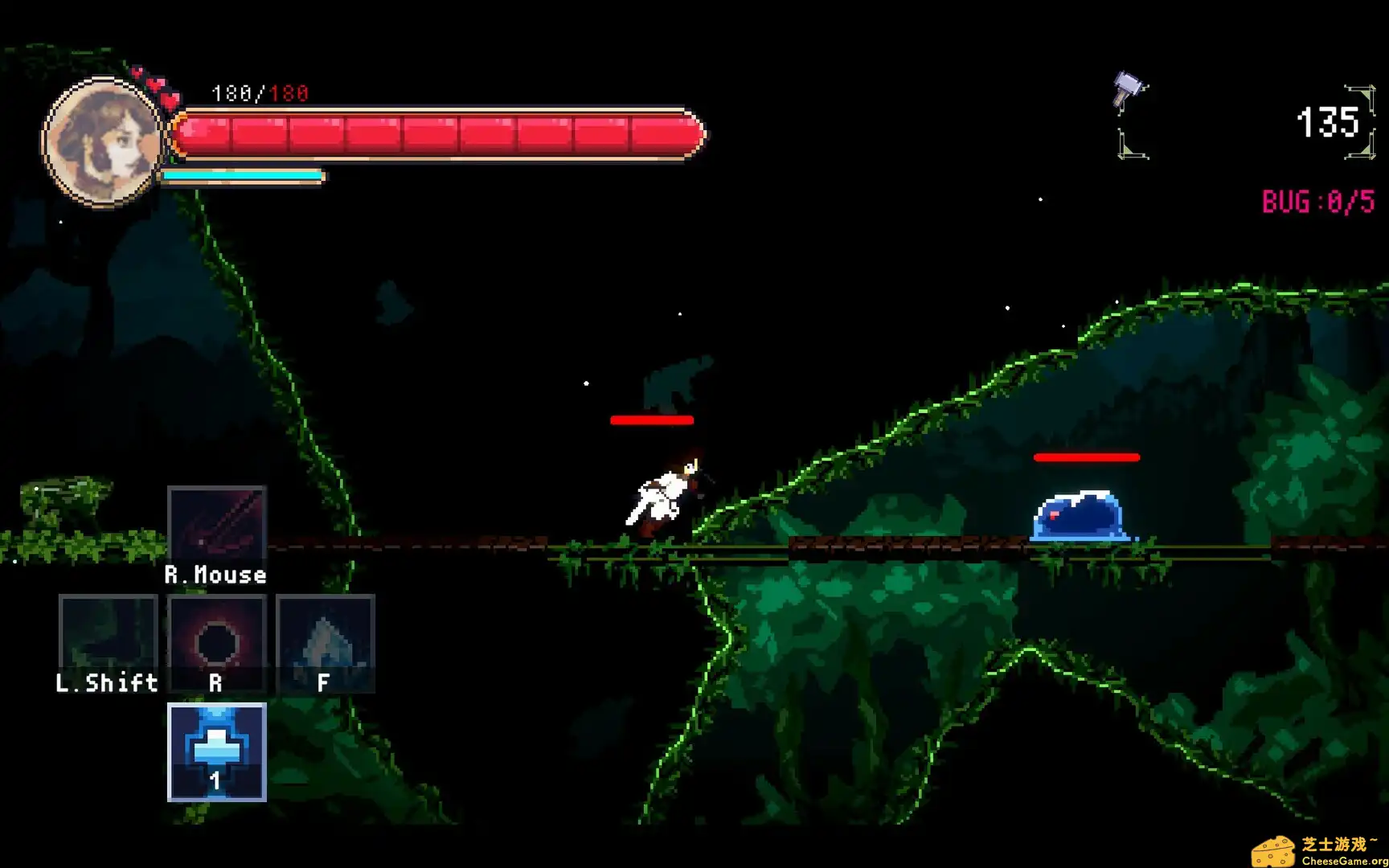Screen dimensions: 1389x868
Task: Toggle the currency display showing 135
Action: click(x=1331, y=121)
